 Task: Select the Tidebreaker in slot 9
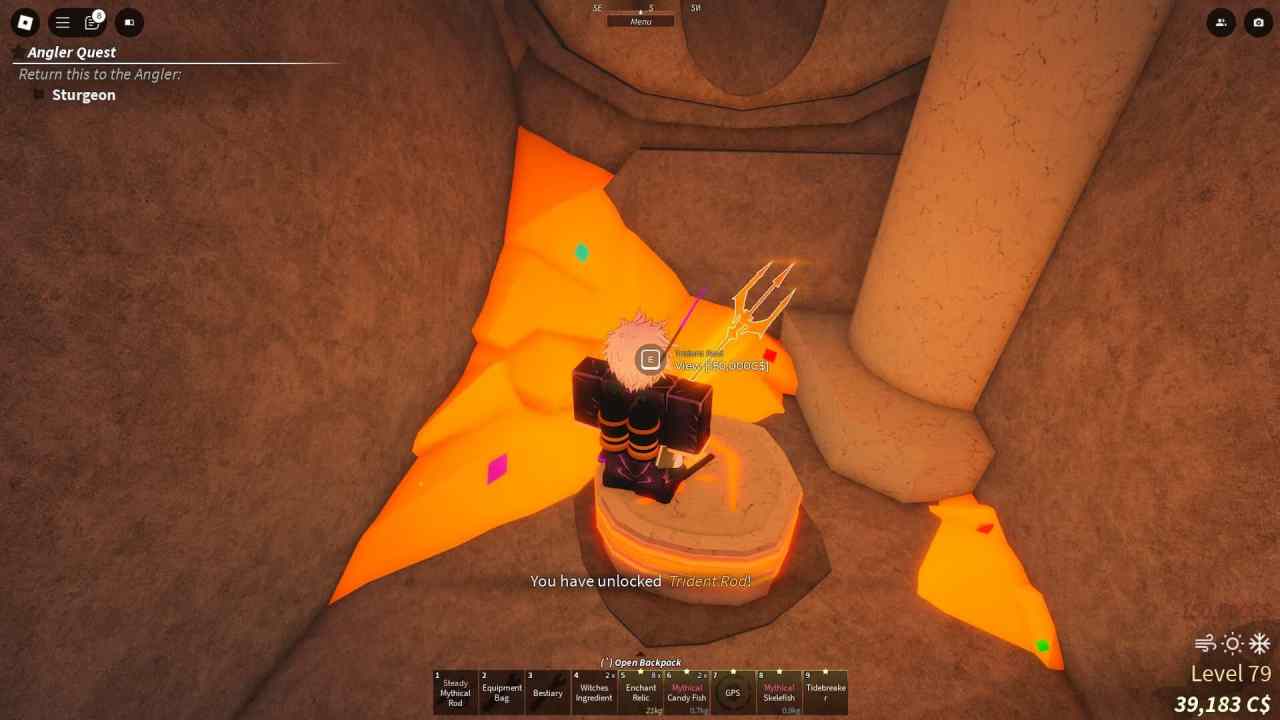tap(779, 691)
